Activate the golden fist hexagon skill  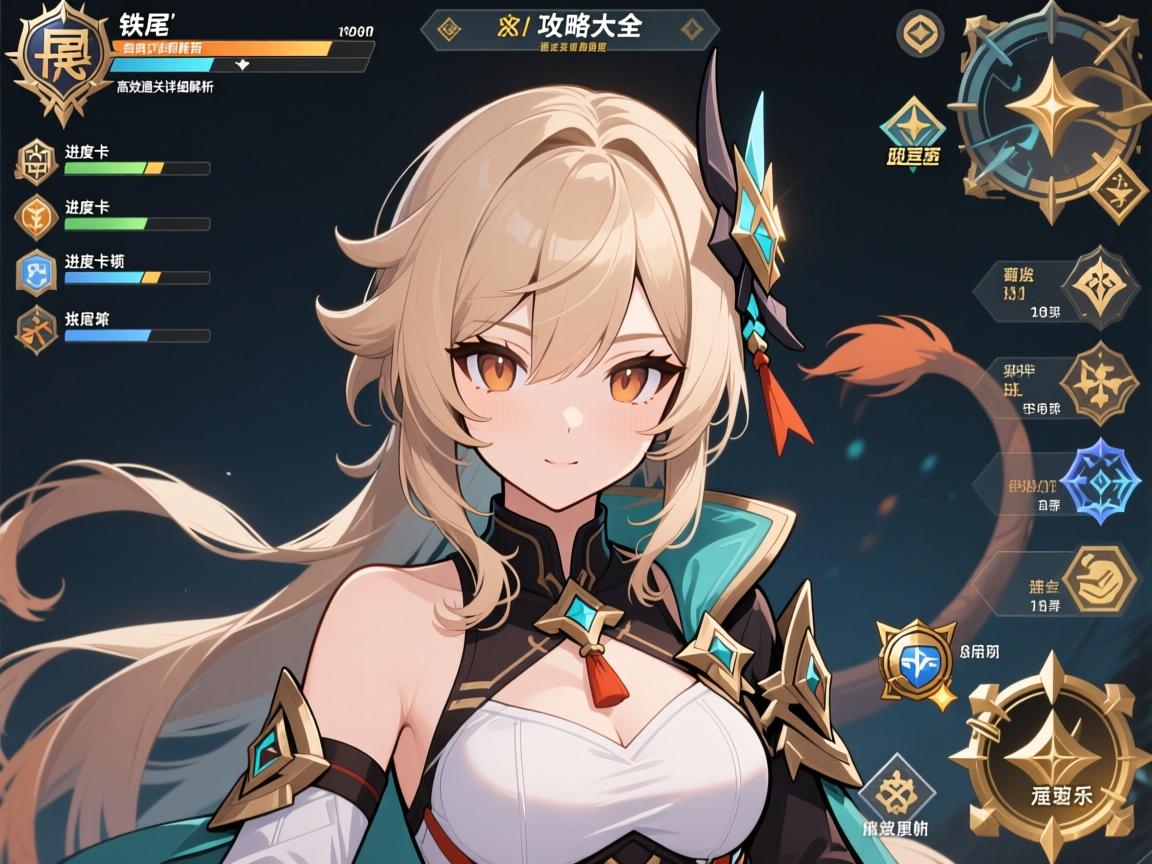tap(1098, 578)
